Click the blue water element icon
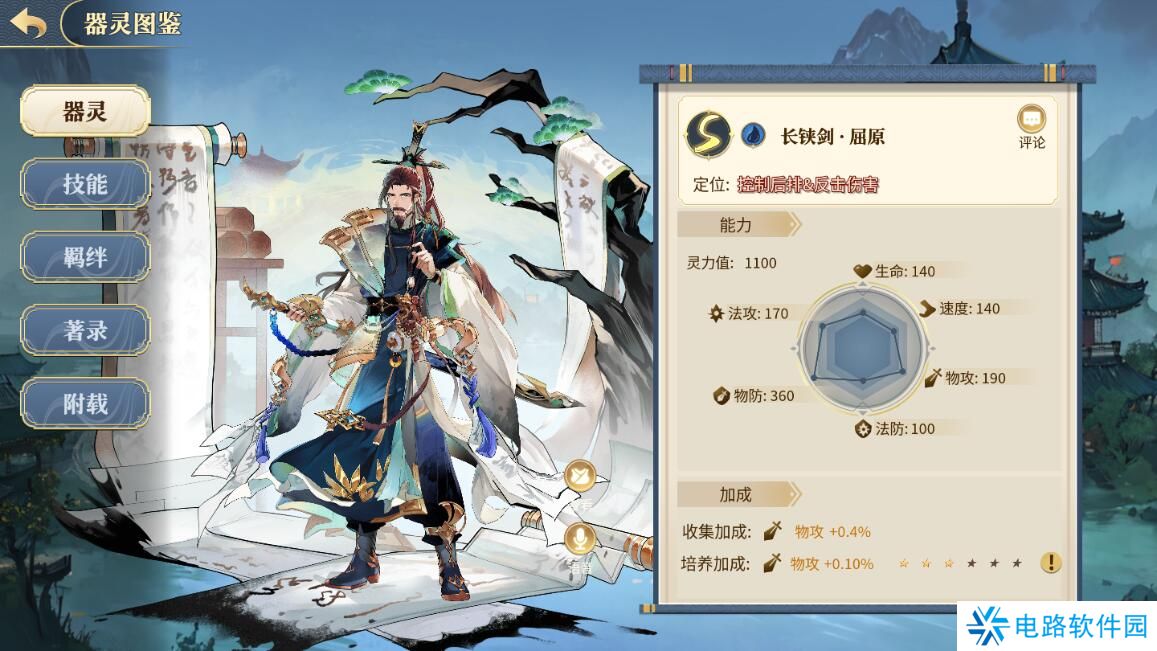The width and height of the screenshot is (1157, 651). [x=753, y=135]
